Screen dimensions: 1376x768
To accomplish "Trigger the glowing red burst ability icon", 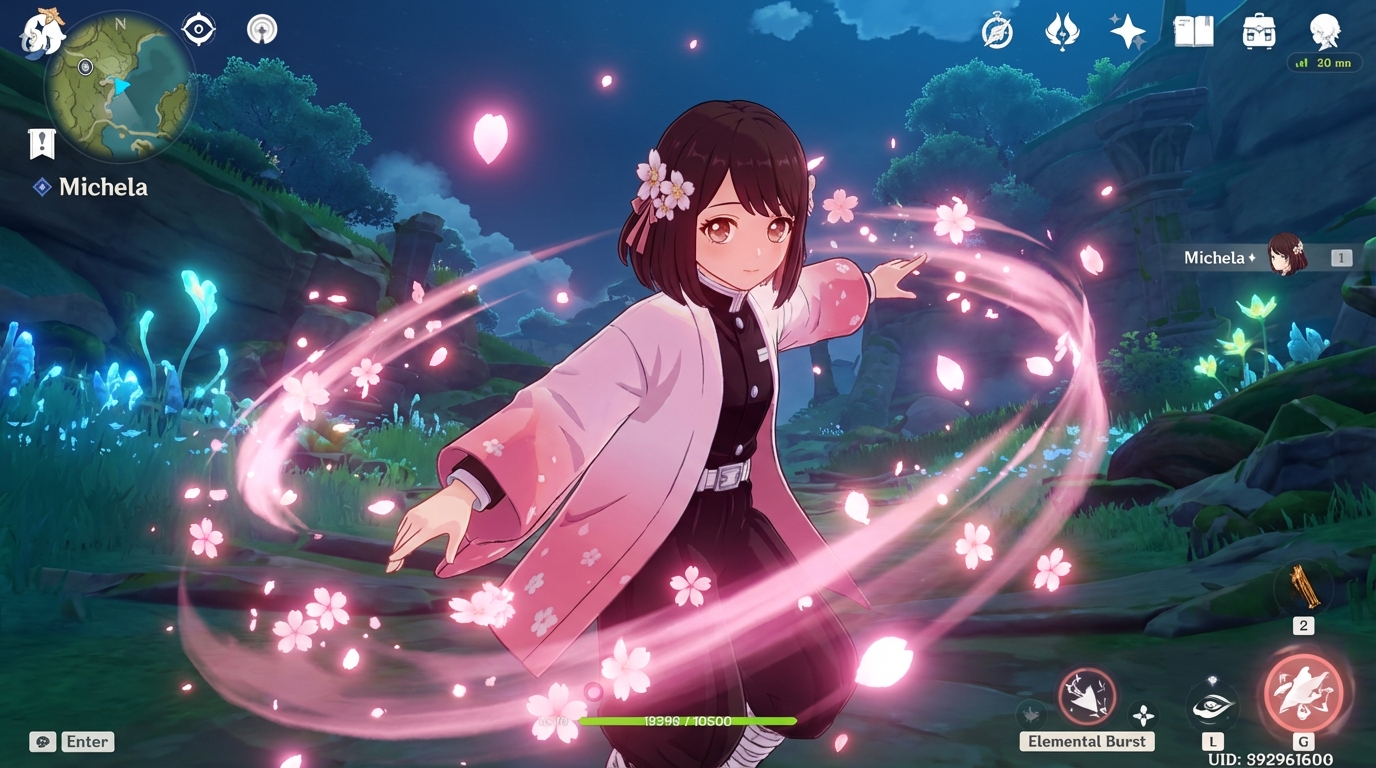I will pyautogui.click(x=1303, y=693).
